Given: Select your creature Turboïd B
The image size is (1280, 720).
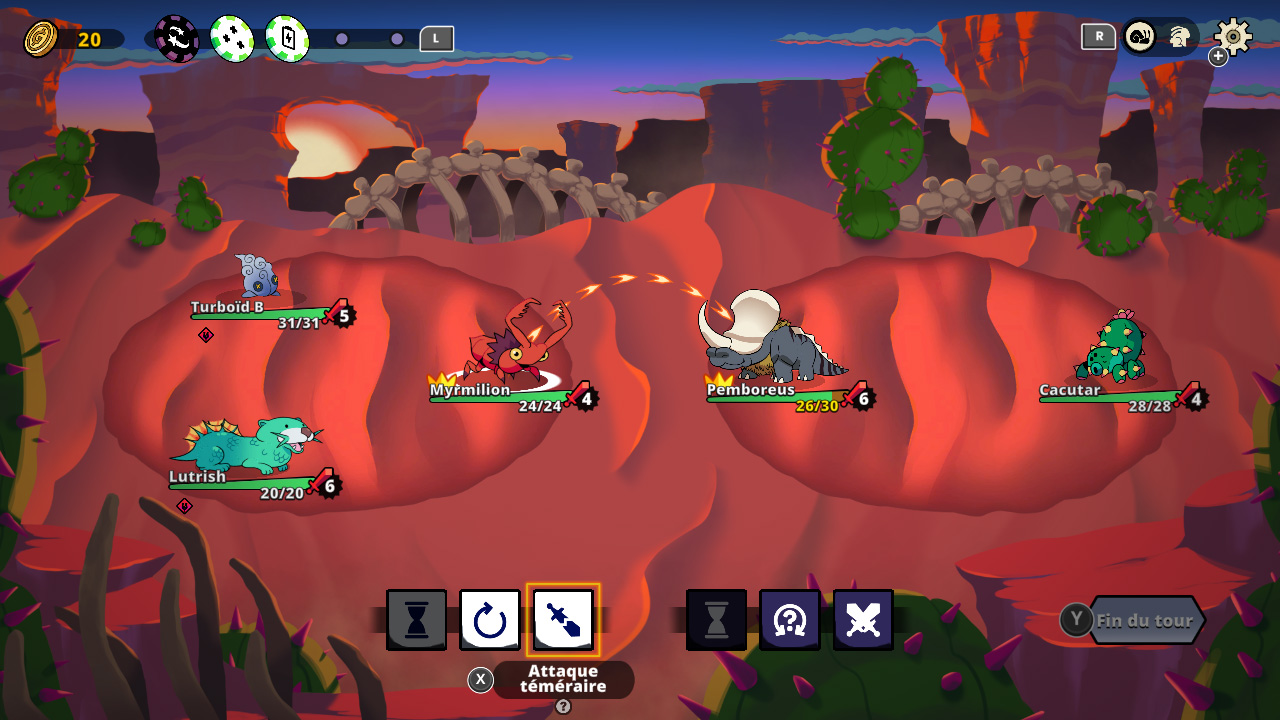Looking at the screenshot, I should pos(256,275).
